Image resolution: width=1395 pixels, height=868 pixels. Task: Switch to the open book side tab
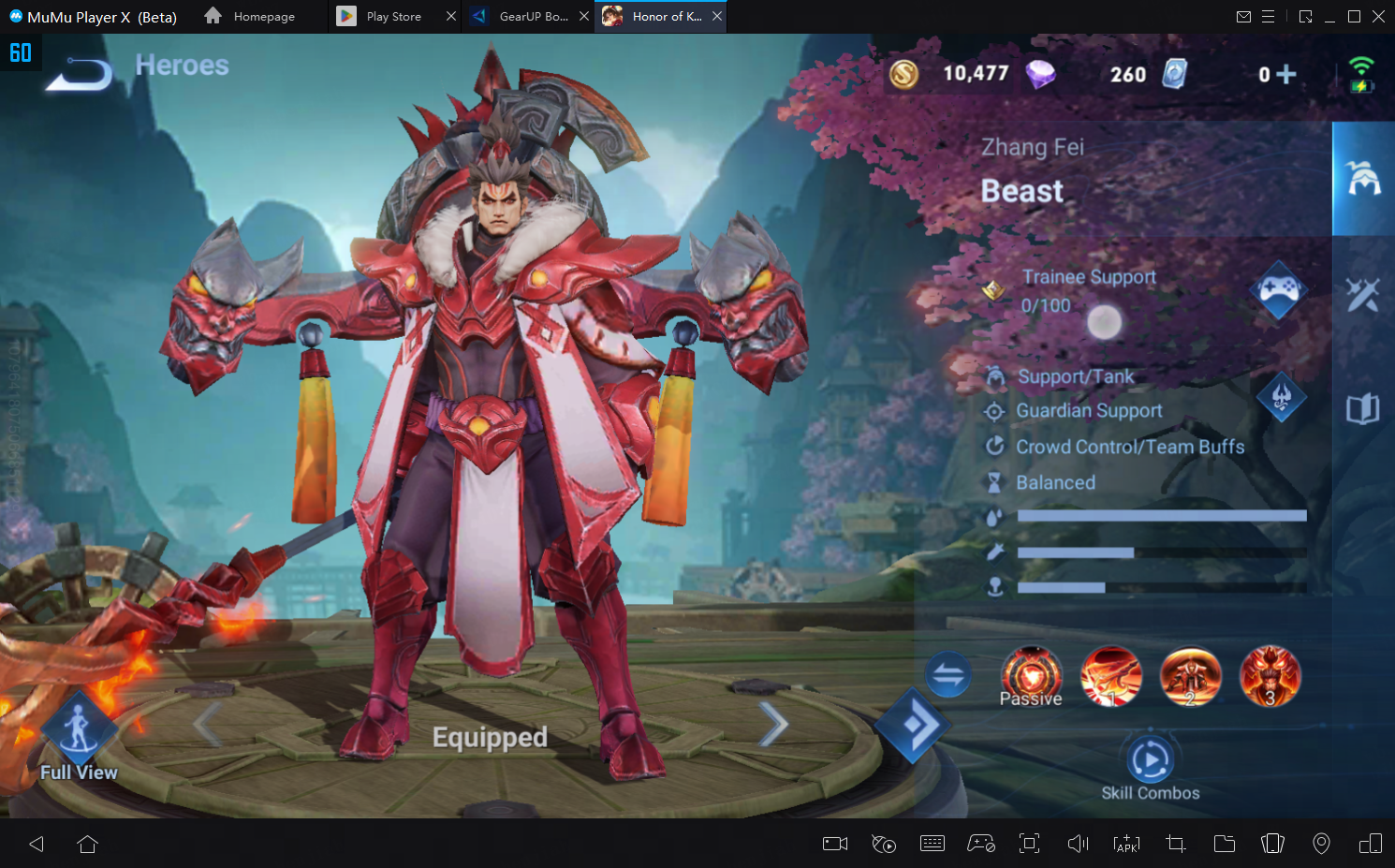point(1363,409)
